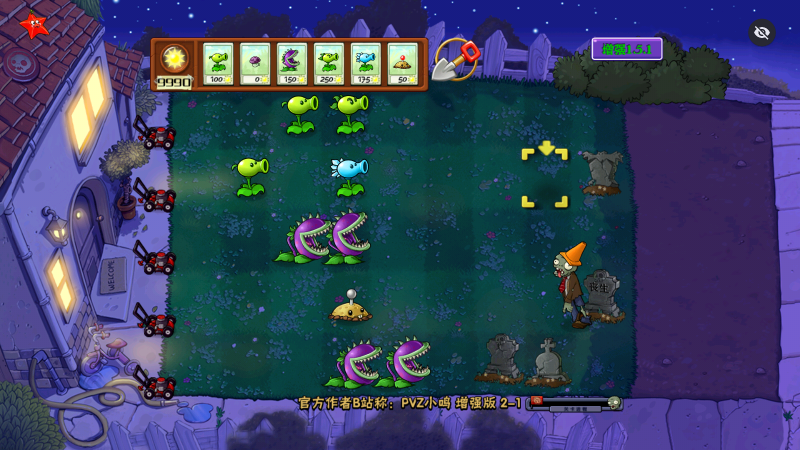Click the red star icon
This screenshot has width=800, height=450.
(33, 25)
